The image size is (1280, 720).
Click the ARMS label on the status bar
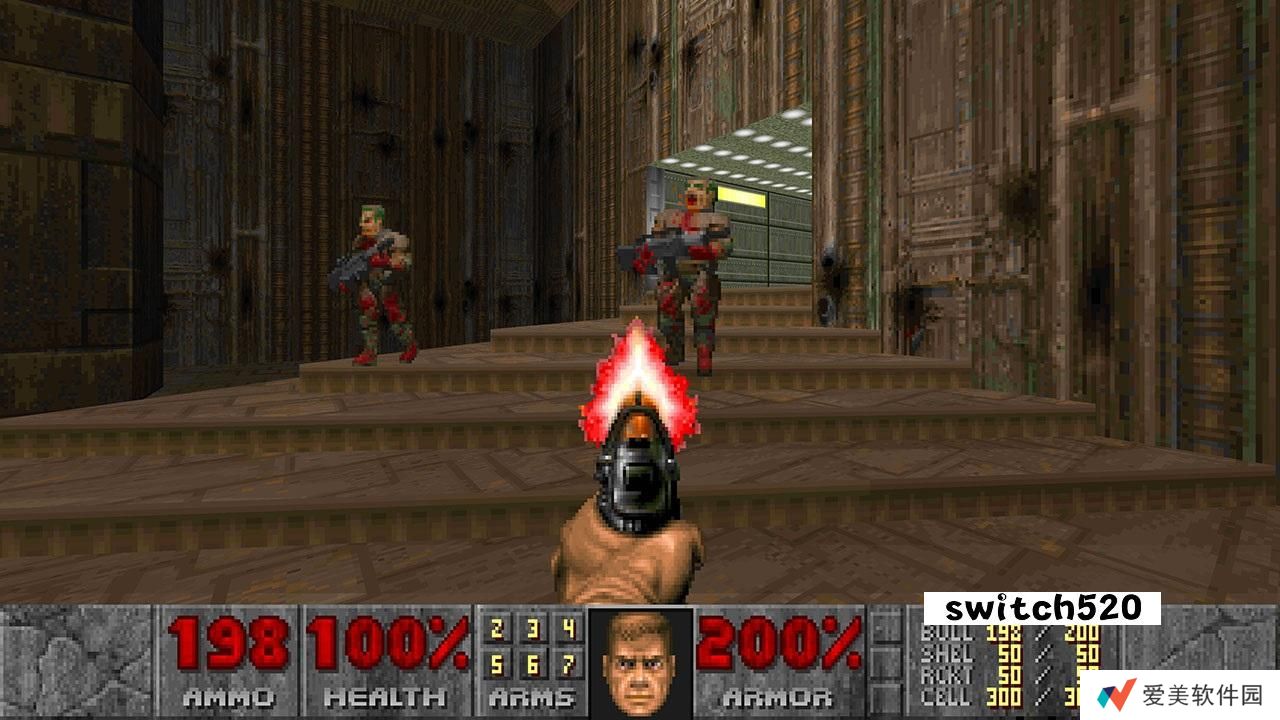(x=533, y=698)
